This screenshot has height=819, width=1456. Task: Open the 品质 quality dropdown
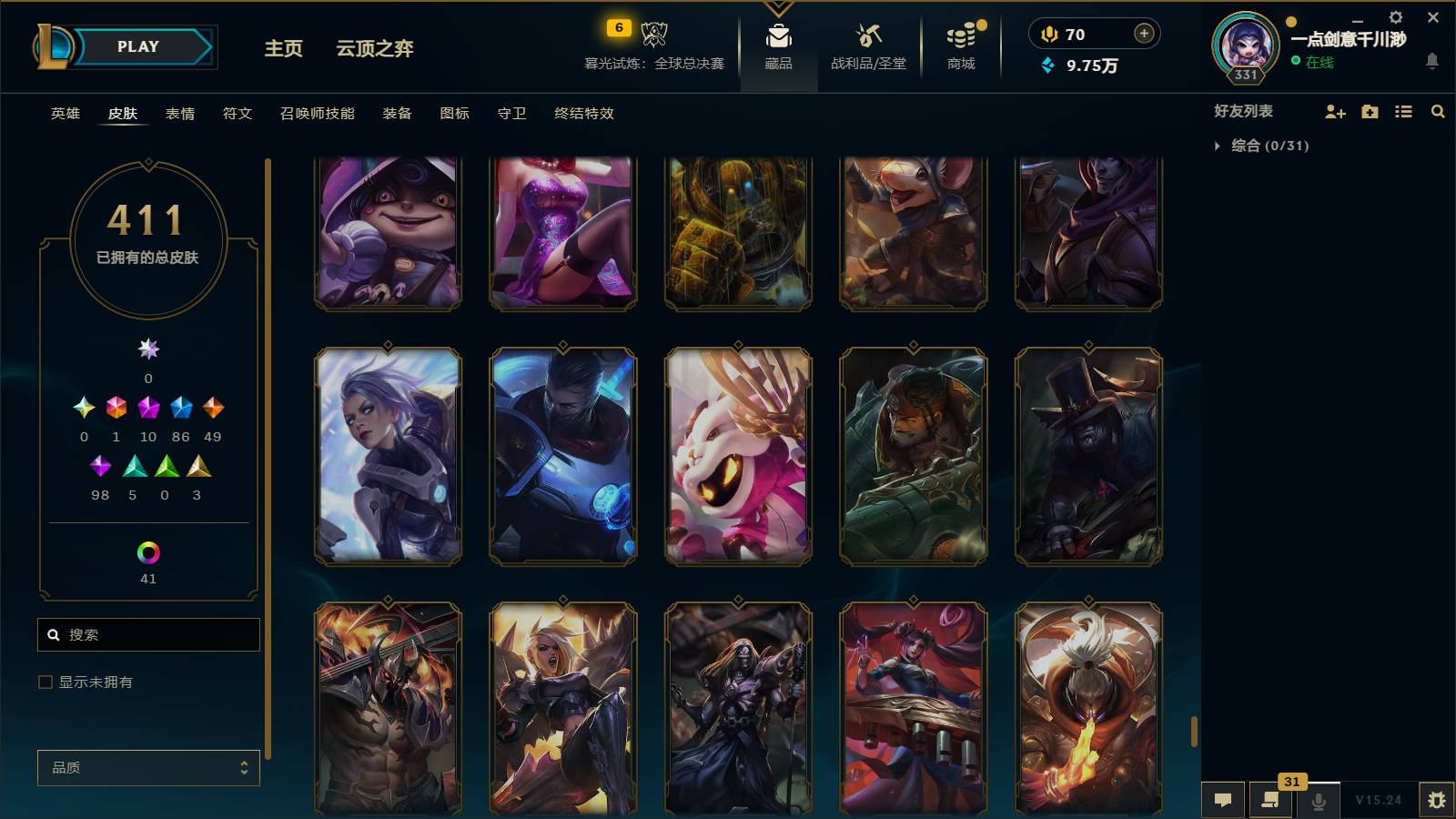click(x=147, y=767)
